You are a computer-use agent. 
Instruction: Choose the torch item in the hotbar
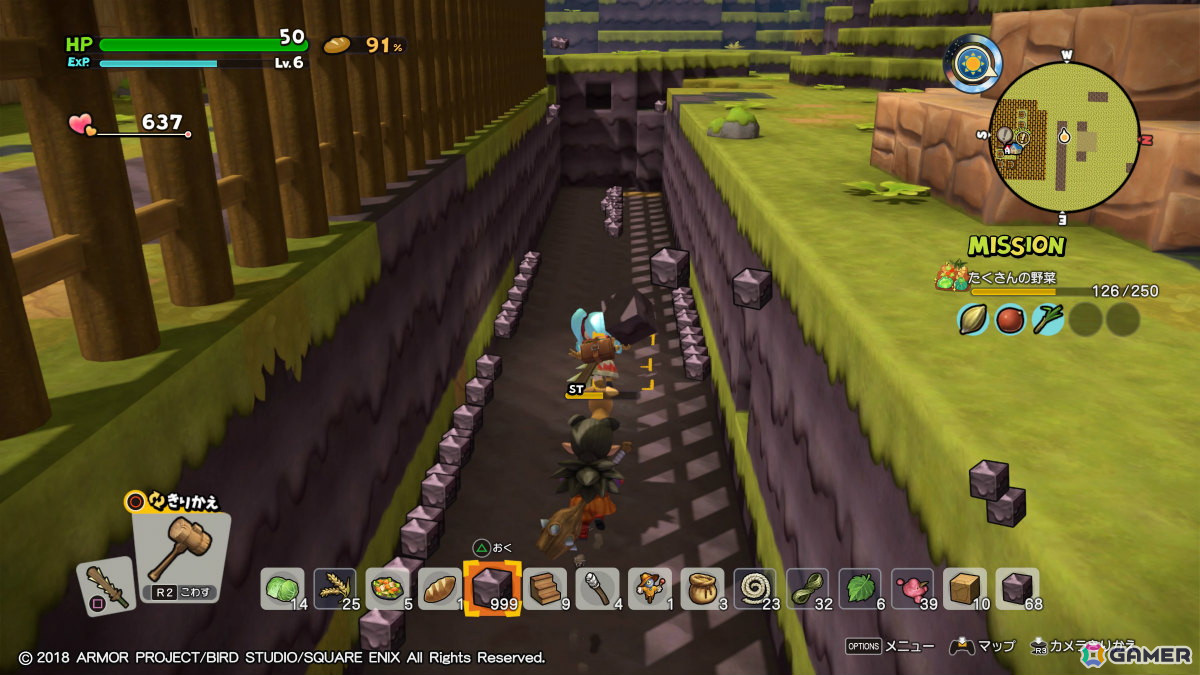(x=598, y=588)
